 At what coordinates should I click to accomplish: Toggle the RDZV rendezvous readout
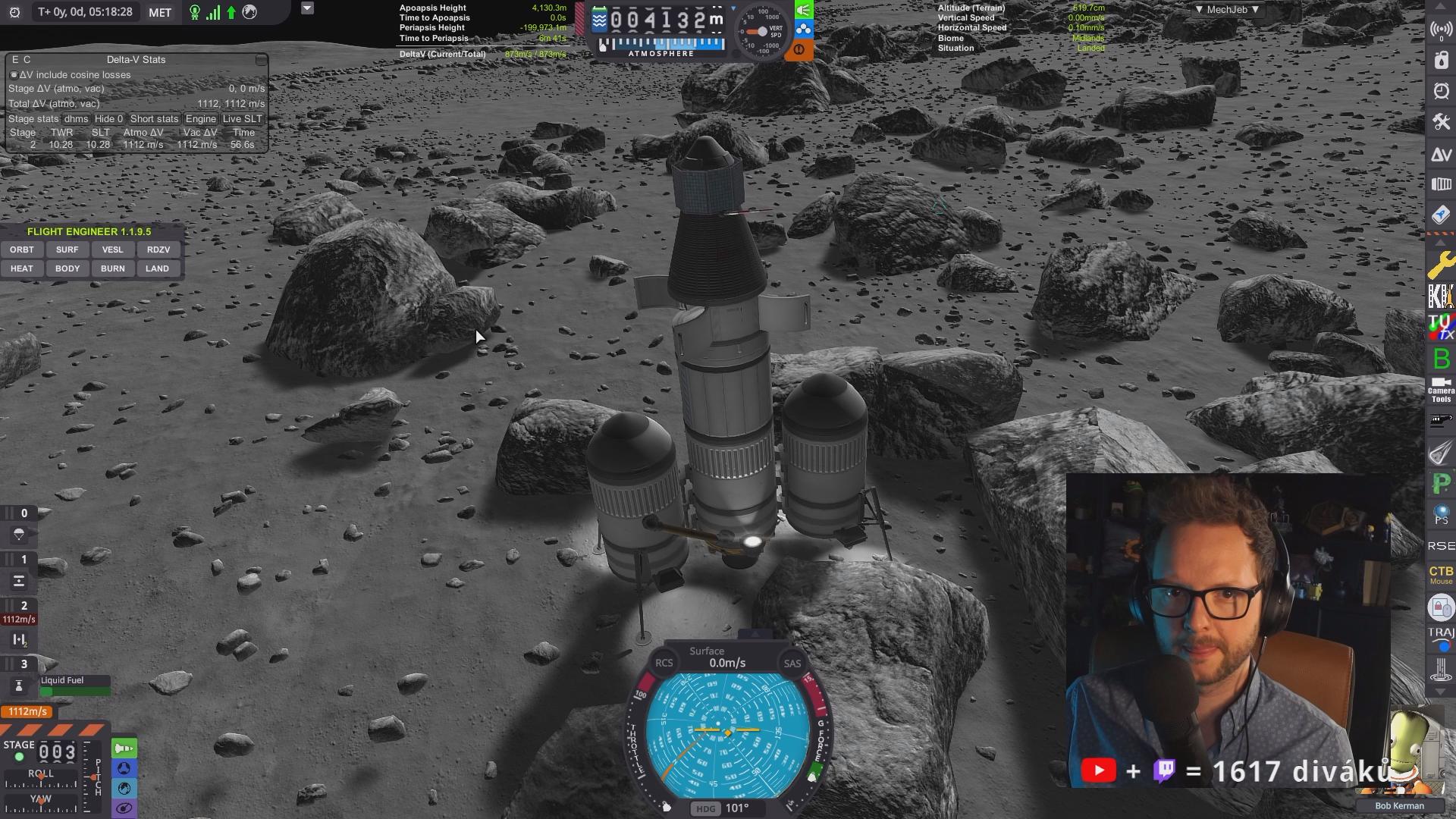click(158, 249)
